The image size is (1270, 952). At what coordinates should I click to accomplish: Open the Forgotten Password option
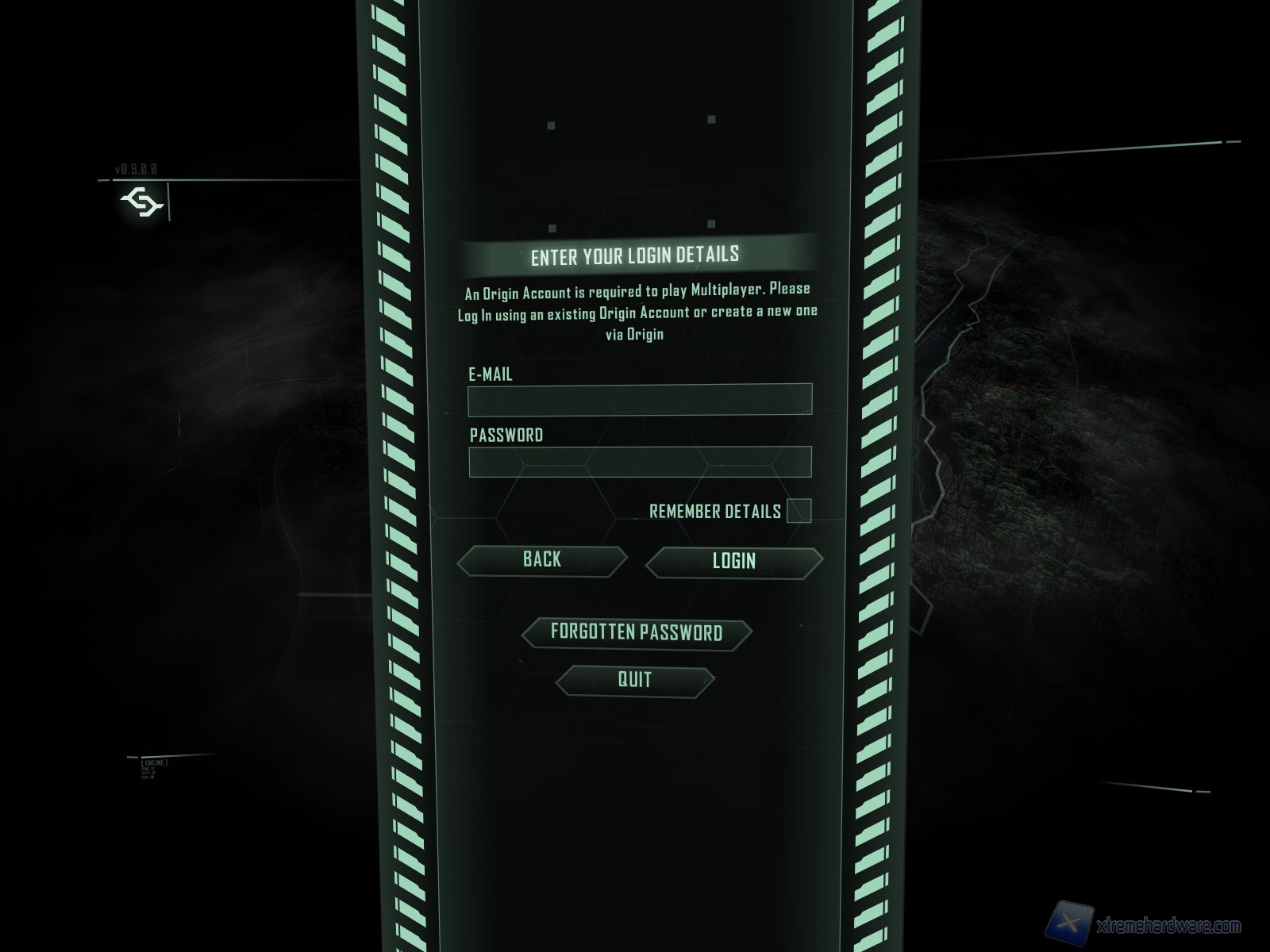click(637, 633)
